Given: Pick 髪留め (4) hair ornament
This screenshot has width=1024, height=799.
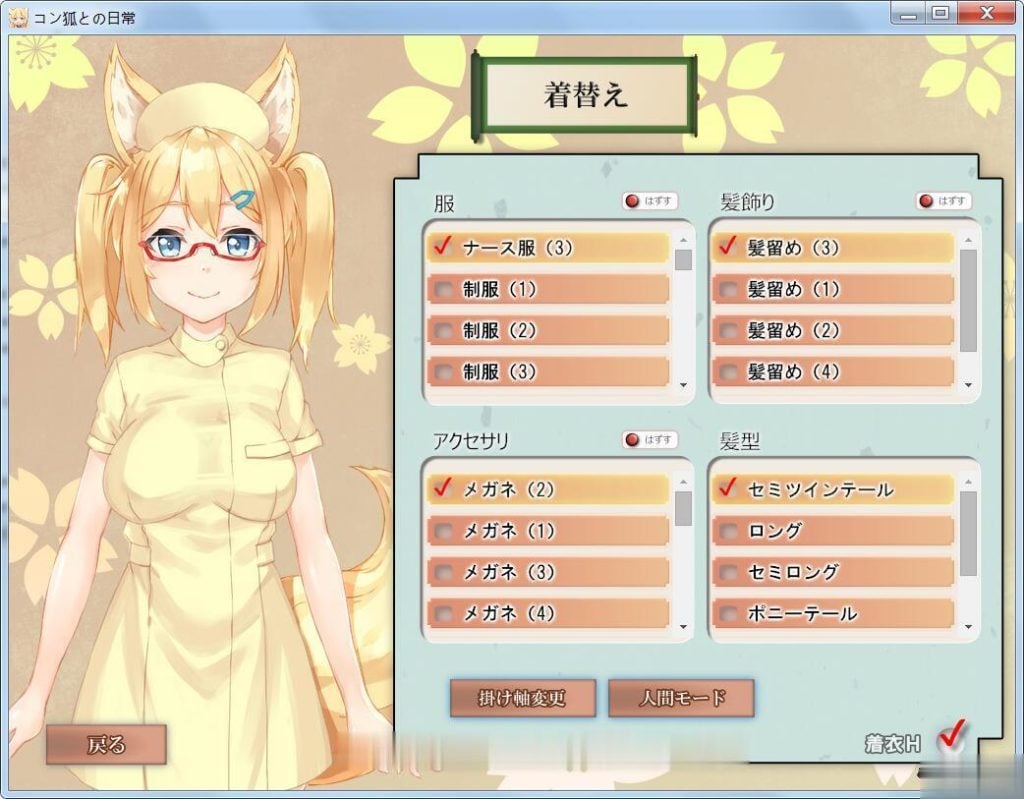Looking at the screenshot, I should pyautogui.click(x=832, y=372).
